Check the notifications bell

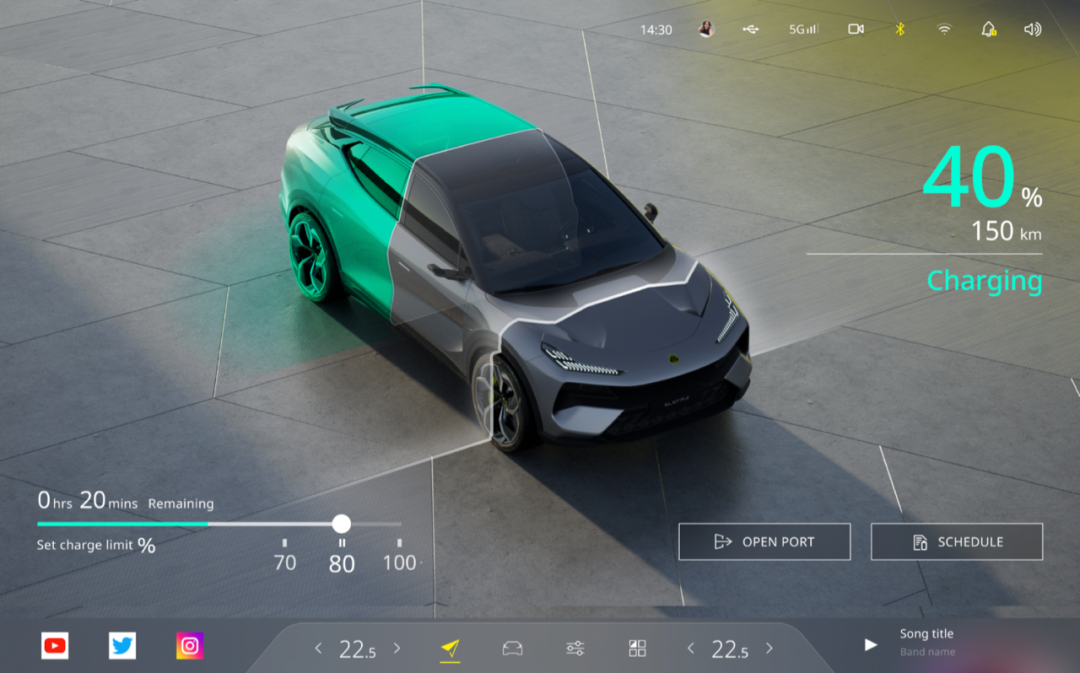coord(988,29)
